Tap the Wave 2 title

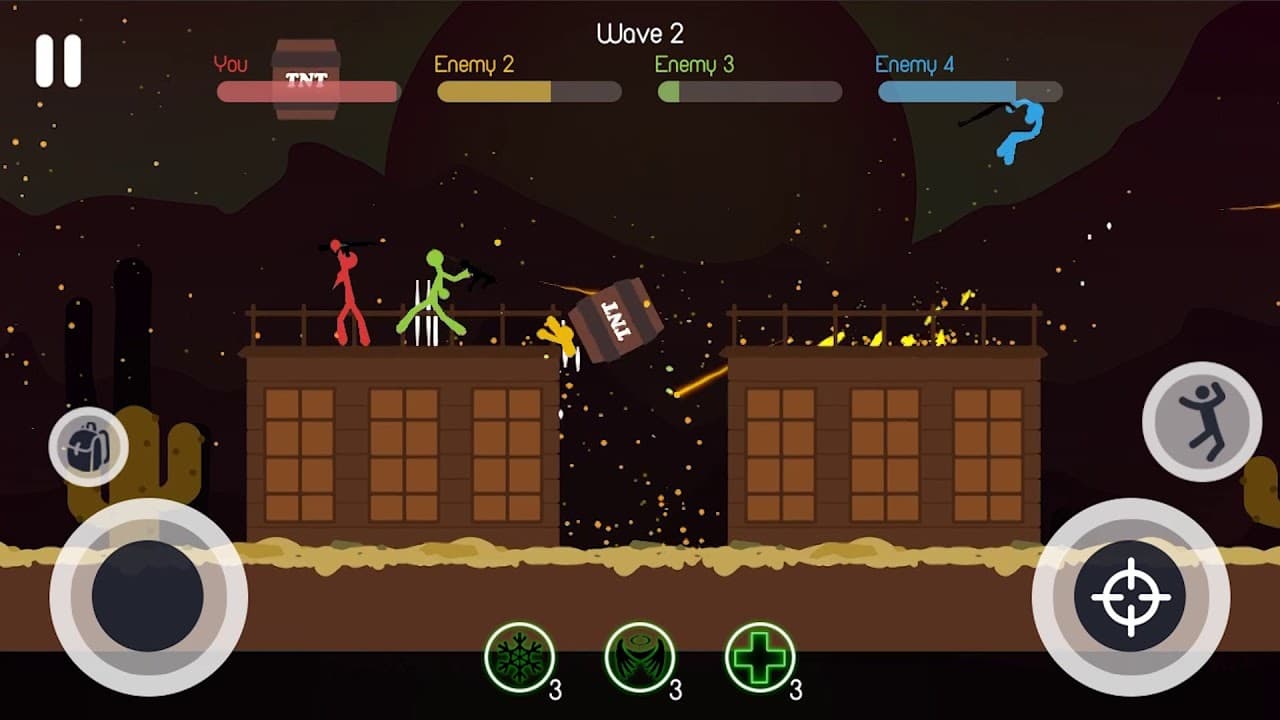(x=640, y=33)
